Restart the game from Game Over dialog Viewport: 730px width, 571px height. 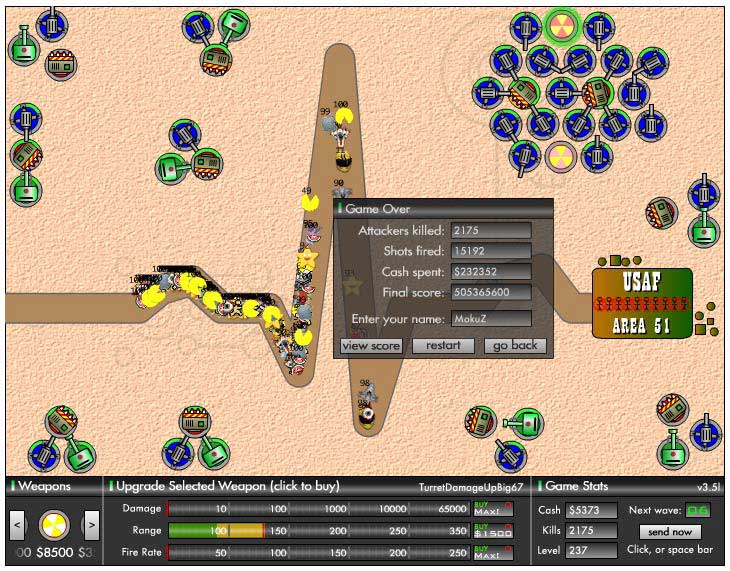coord(443,345)
